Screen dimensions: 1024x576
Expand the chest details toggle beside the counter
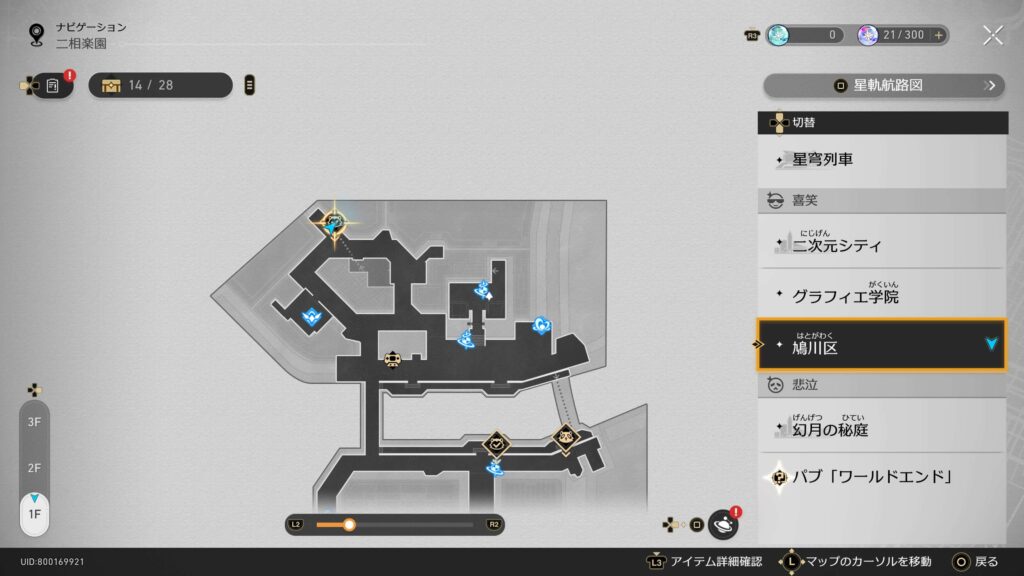click(x=249, y=85)
